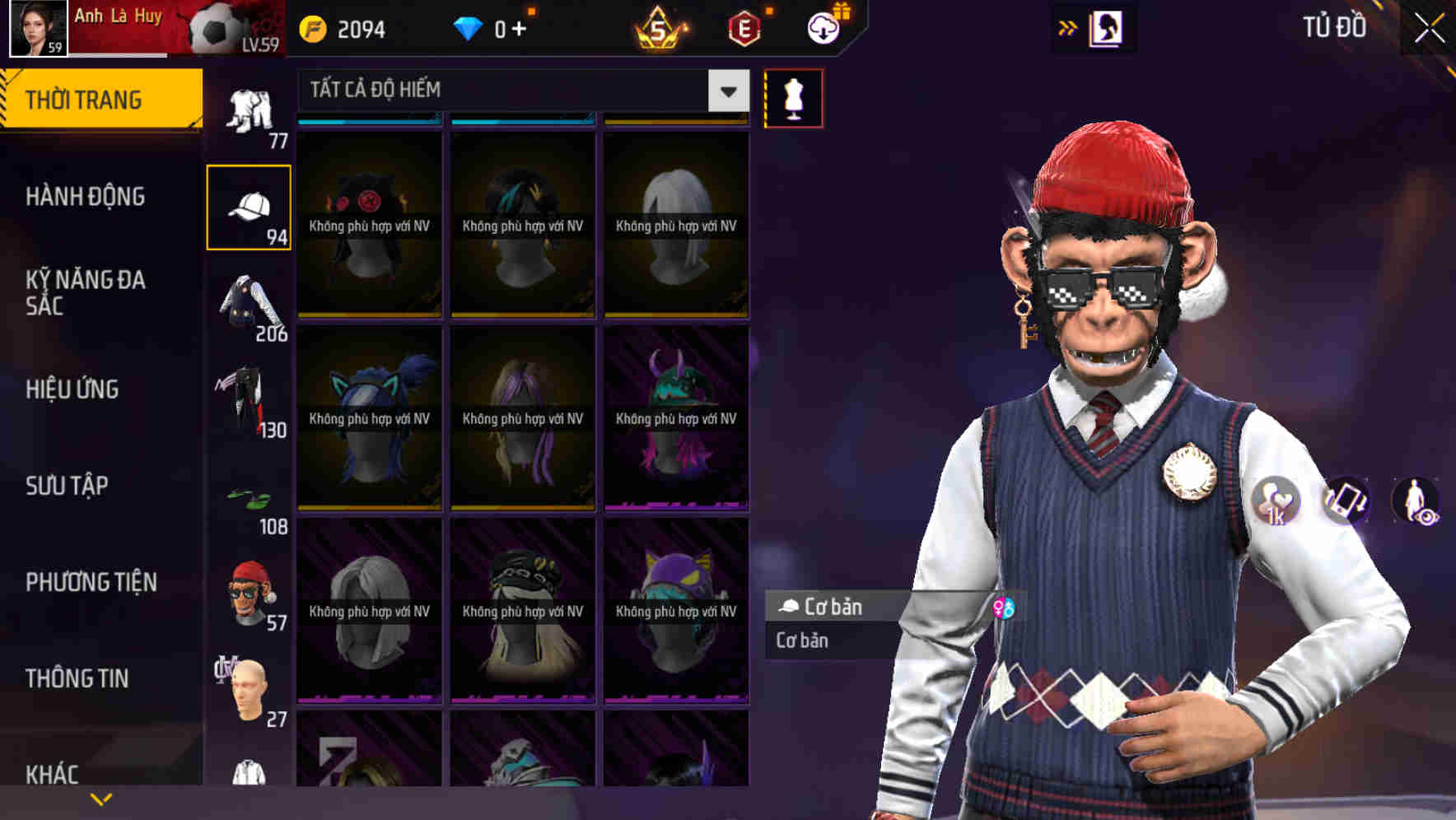Click the camera screenshot icon beside the character
This screenshot has height=820, width=1456.
tap(1345, 501)
